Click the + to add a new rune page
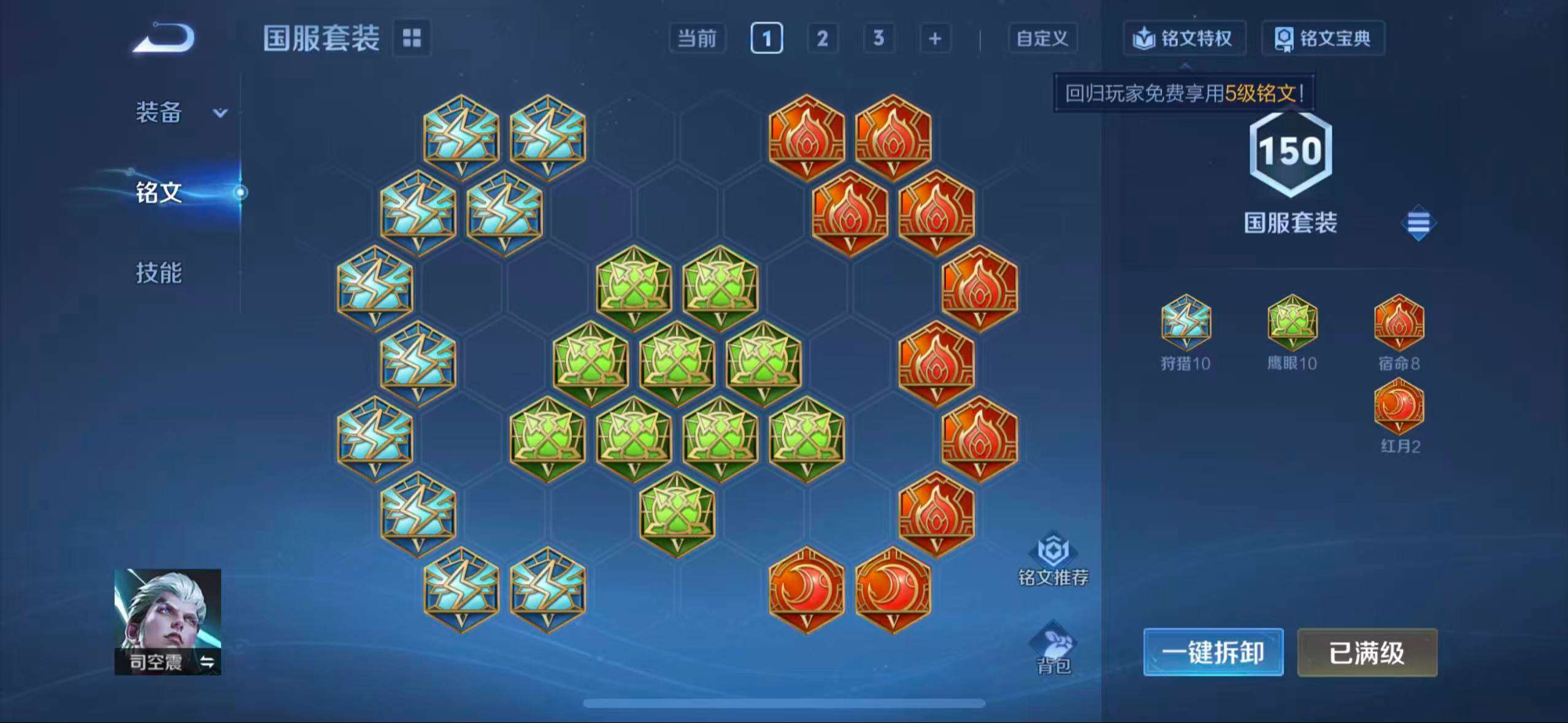 935,38
